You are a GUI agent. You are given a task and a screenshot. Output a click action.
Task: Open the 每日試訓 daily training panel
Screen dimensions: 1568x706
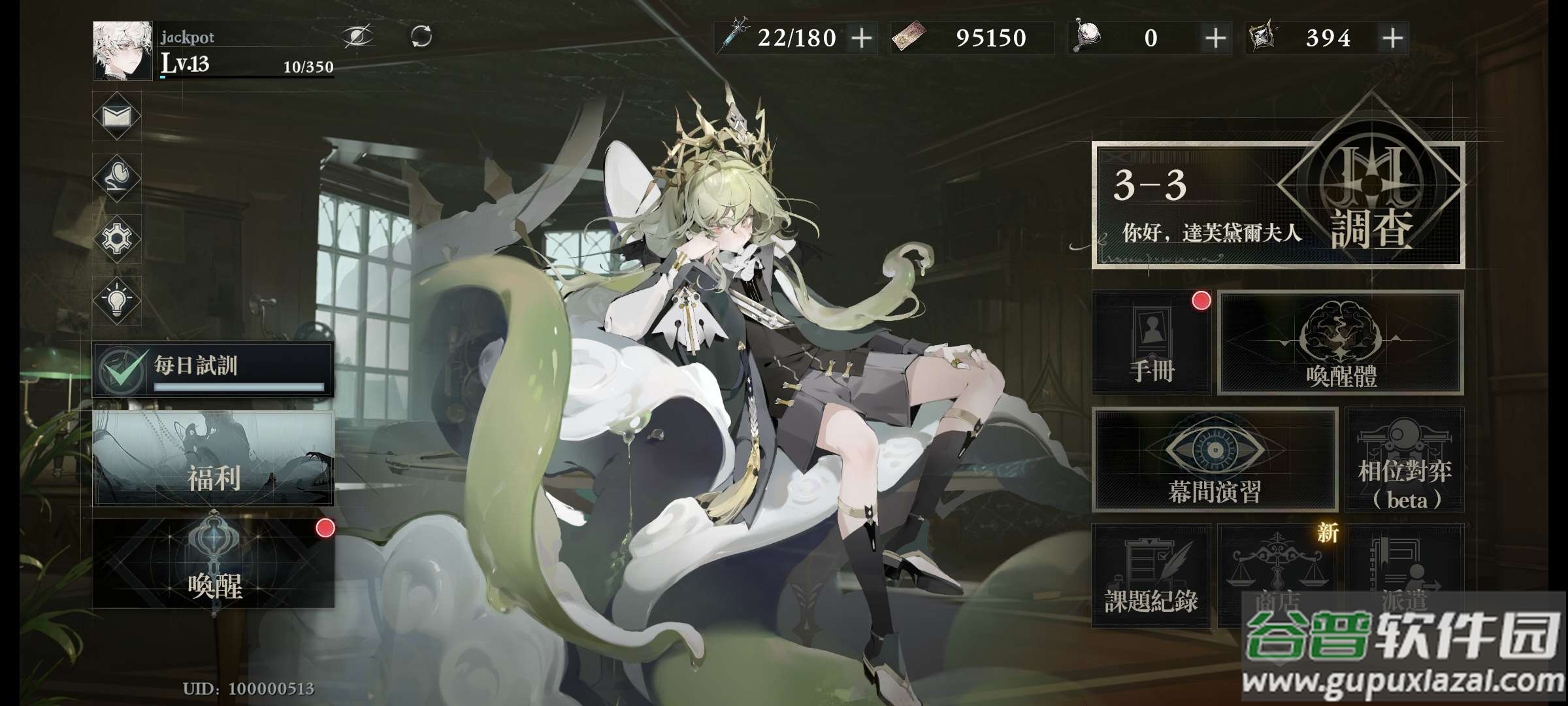pos(213,369)
